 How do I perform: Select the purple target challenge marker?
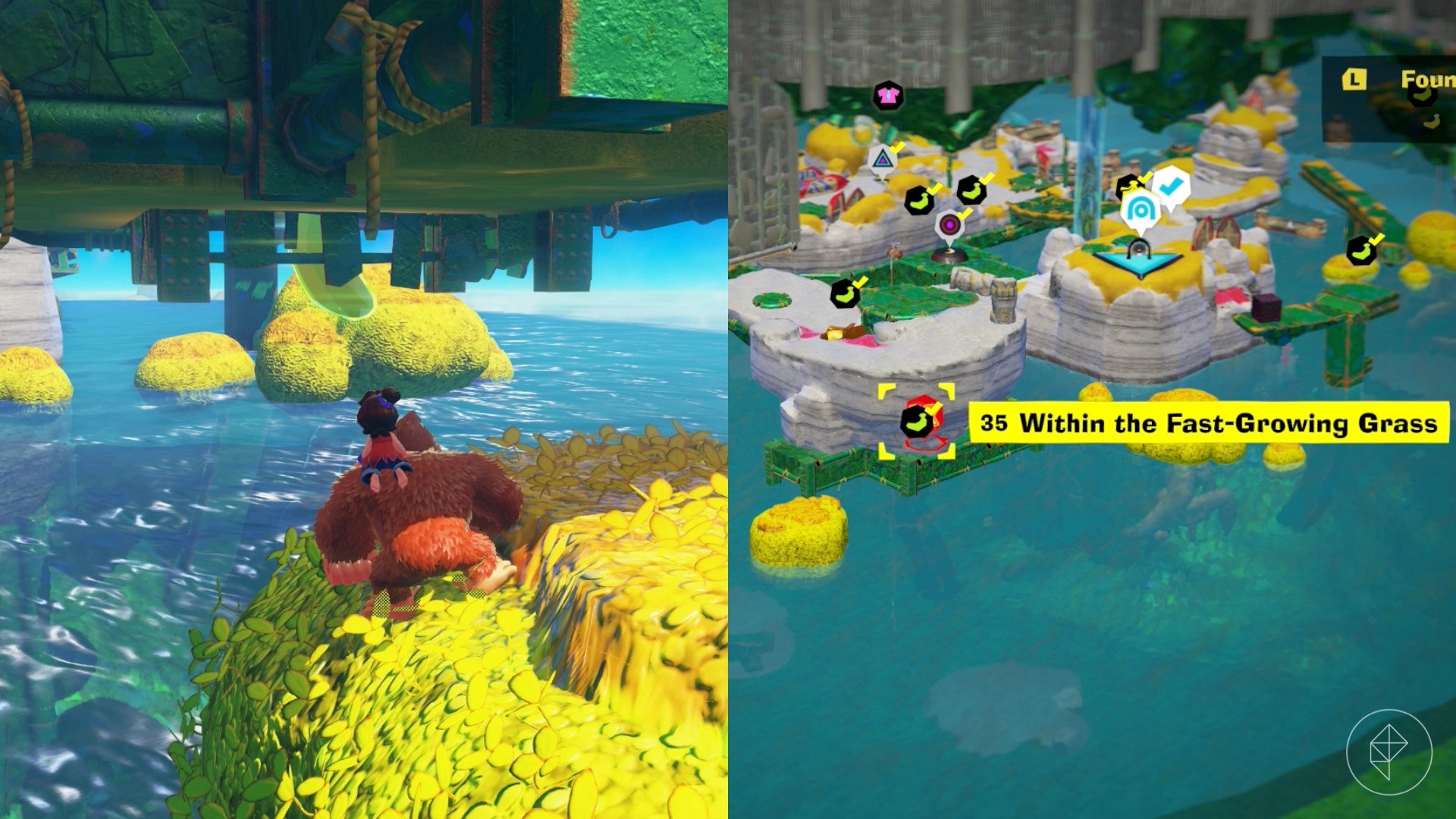[950, 224]
